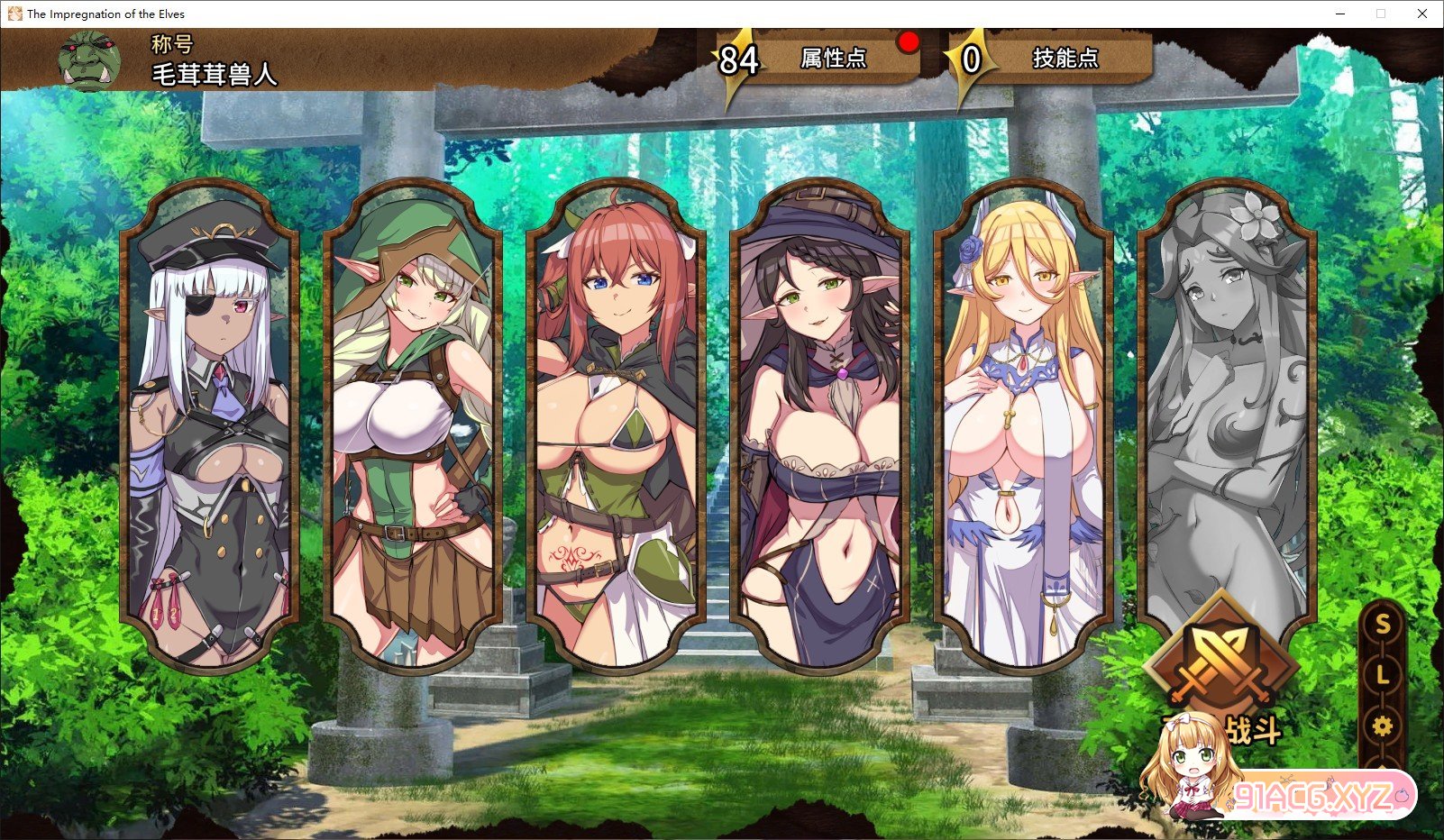Start battle with crossed swords button
1444x840 pixels.
[x=1220, y=669]
